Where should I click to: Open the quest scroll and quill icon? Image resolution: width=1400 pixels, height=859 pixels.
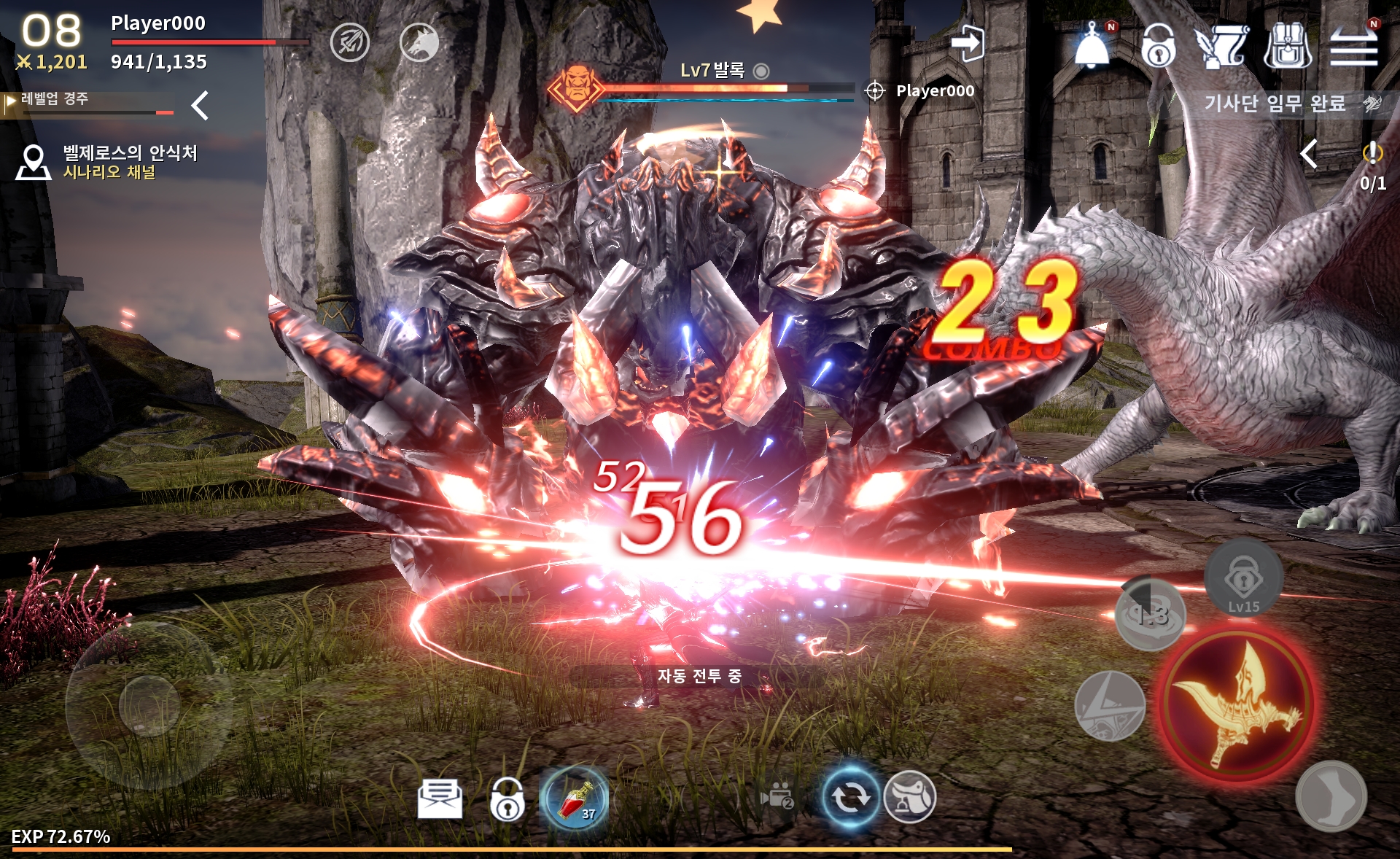[x=1221, y=45]
